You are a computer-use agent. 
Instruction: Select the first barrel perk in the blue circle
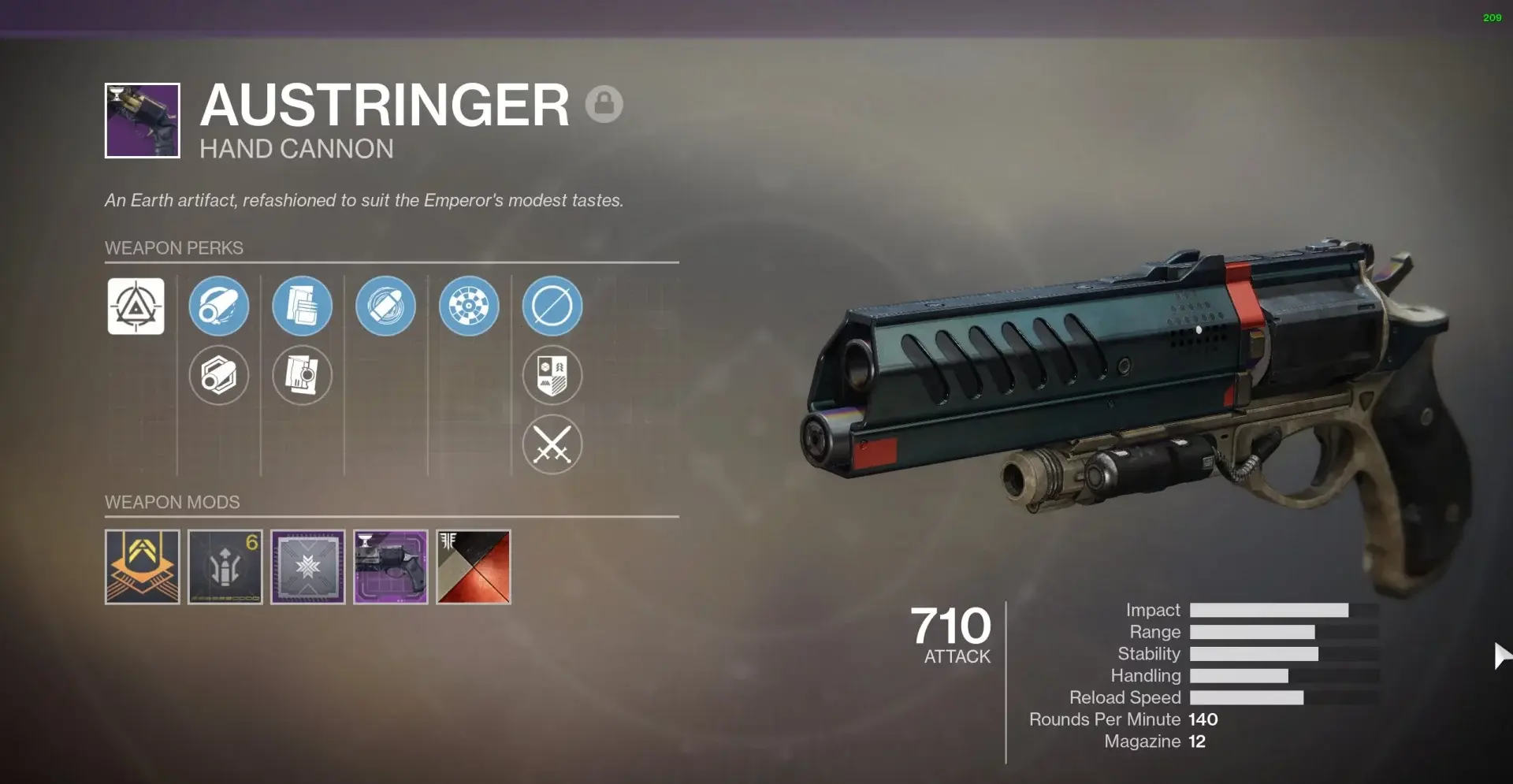[x=218, y=307]
